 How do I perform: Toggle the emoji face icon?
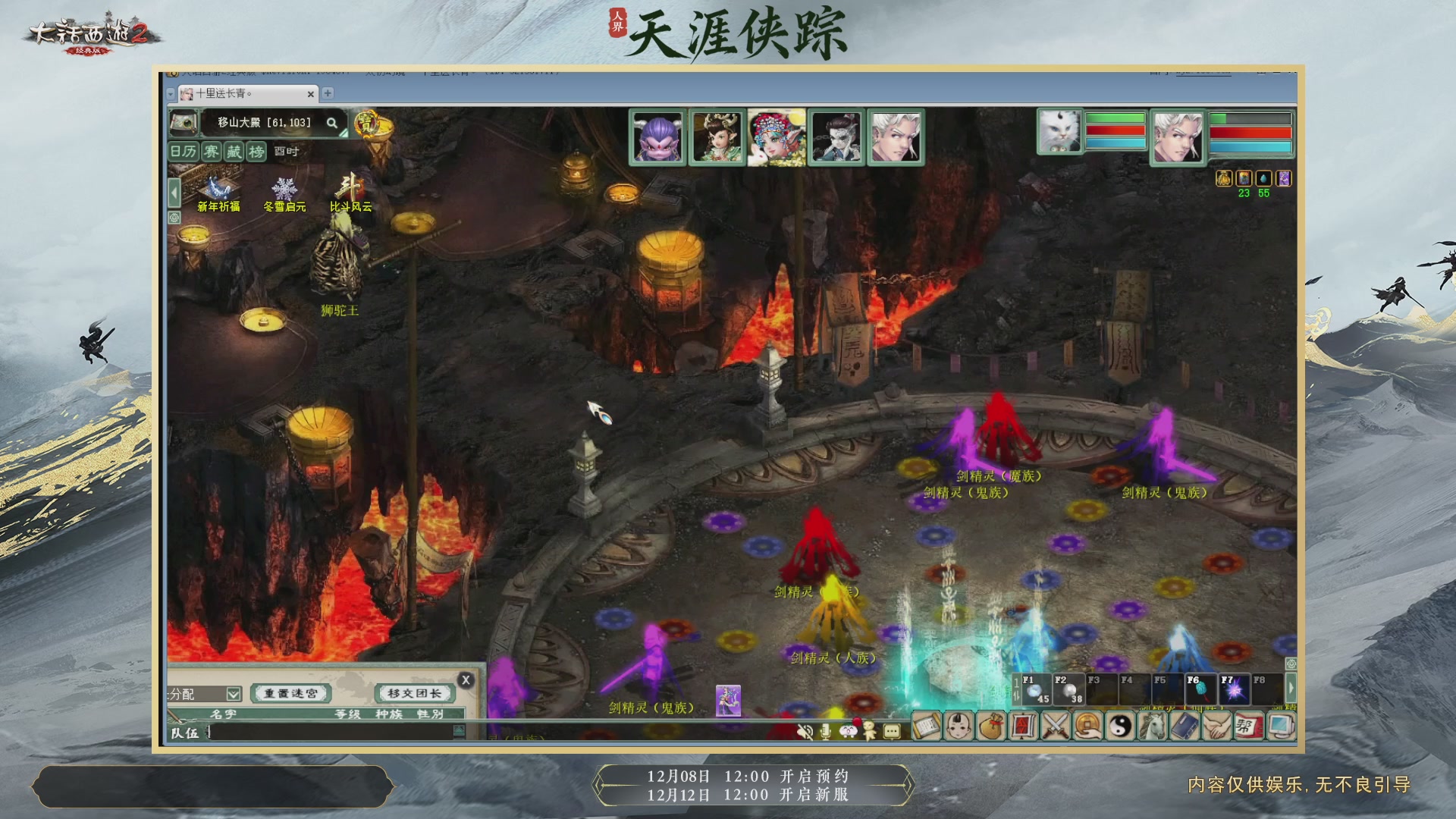(x=849, y=731)
